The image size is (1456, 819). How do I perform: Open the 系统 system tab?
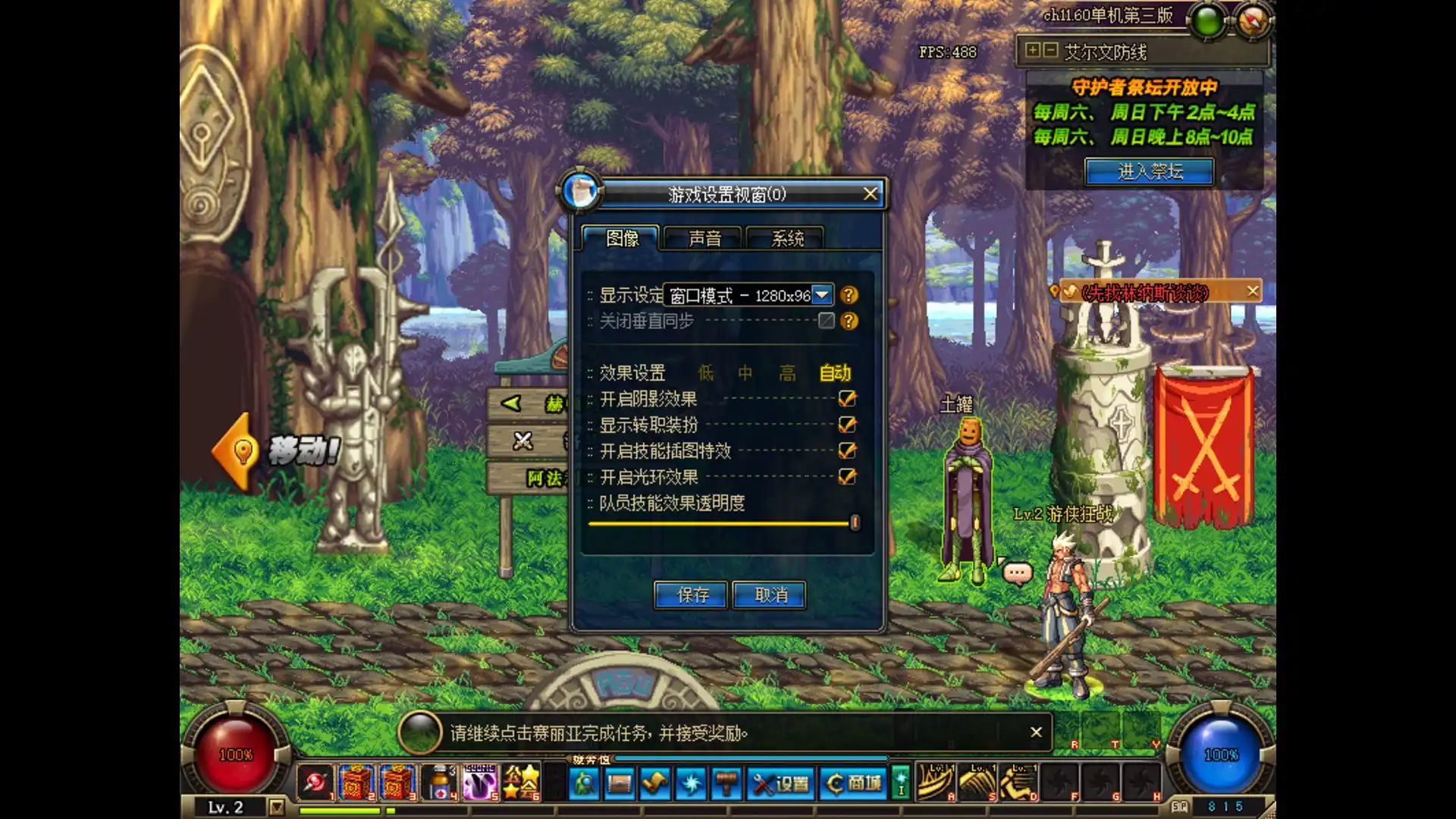pos(787,238)
